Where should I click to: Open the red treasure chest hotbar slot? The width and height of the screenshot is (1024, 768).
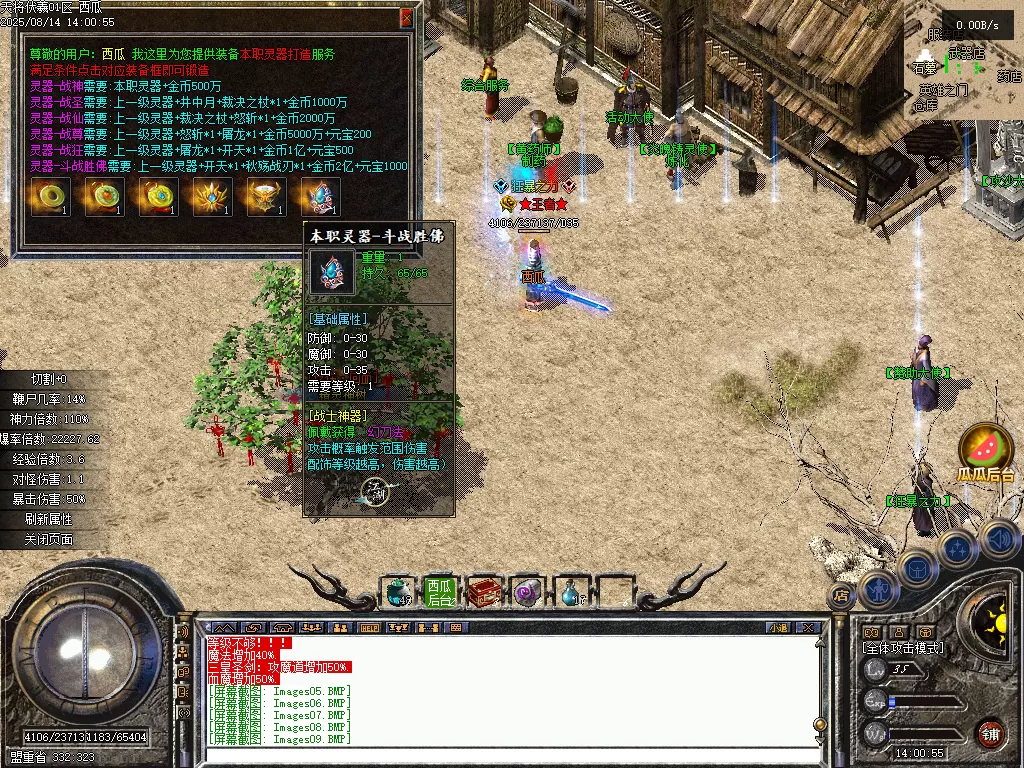click(485, 592)
